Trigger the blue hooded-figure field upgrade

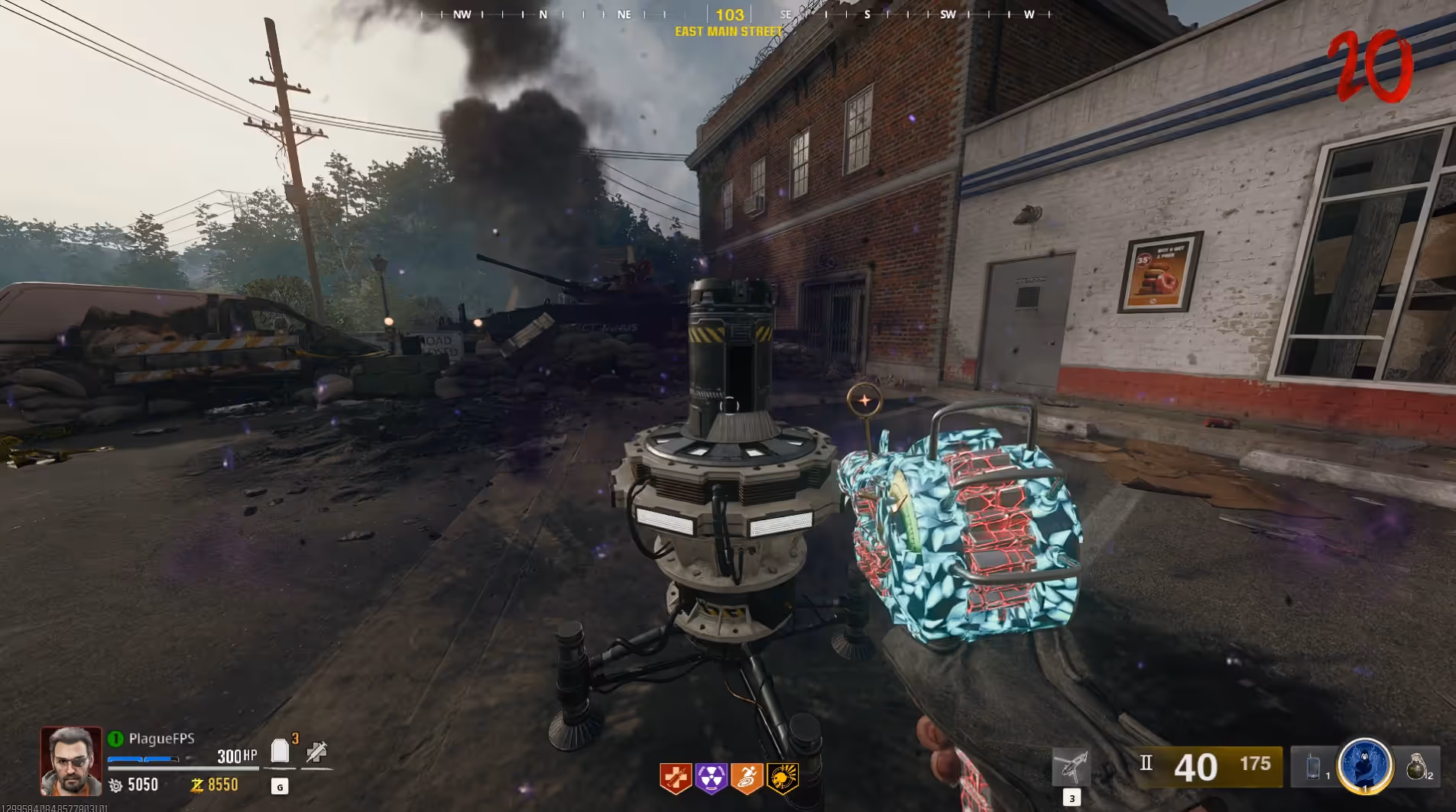[x=1364, y=765]
